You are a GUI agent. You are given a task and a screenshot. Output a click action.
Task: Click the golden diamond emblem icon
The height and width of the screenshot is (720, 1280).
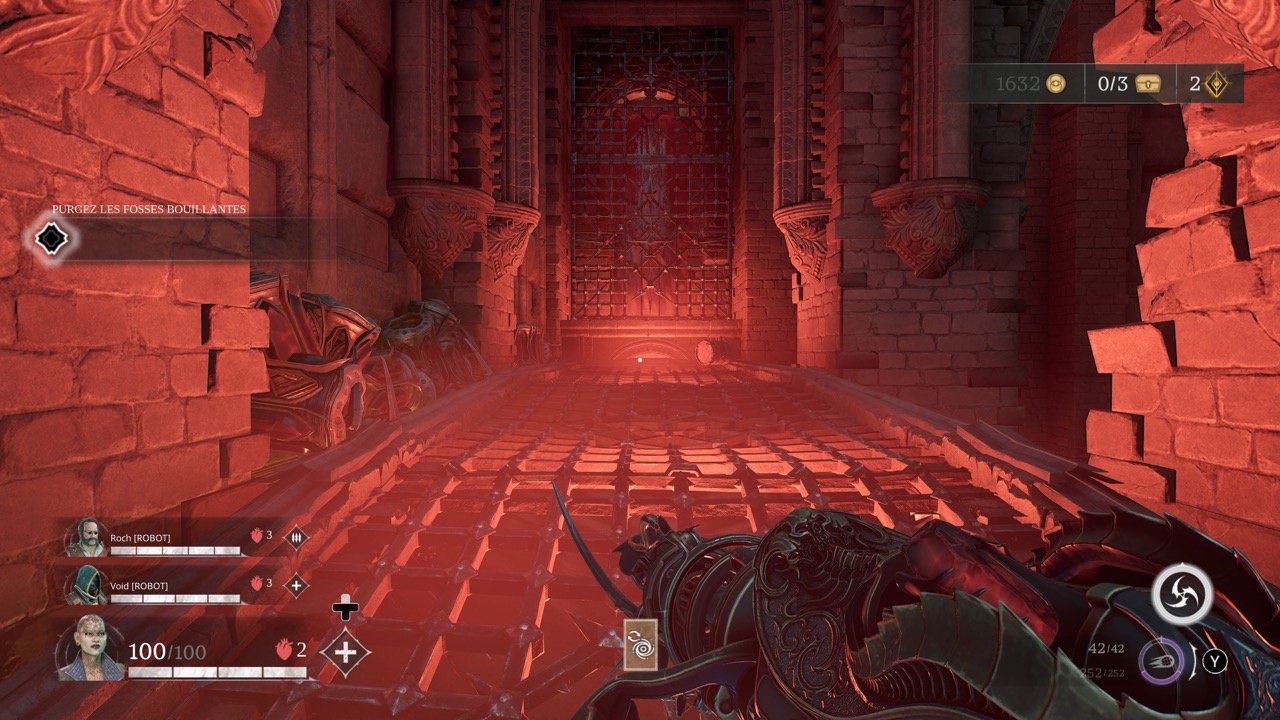point(1217,84)
